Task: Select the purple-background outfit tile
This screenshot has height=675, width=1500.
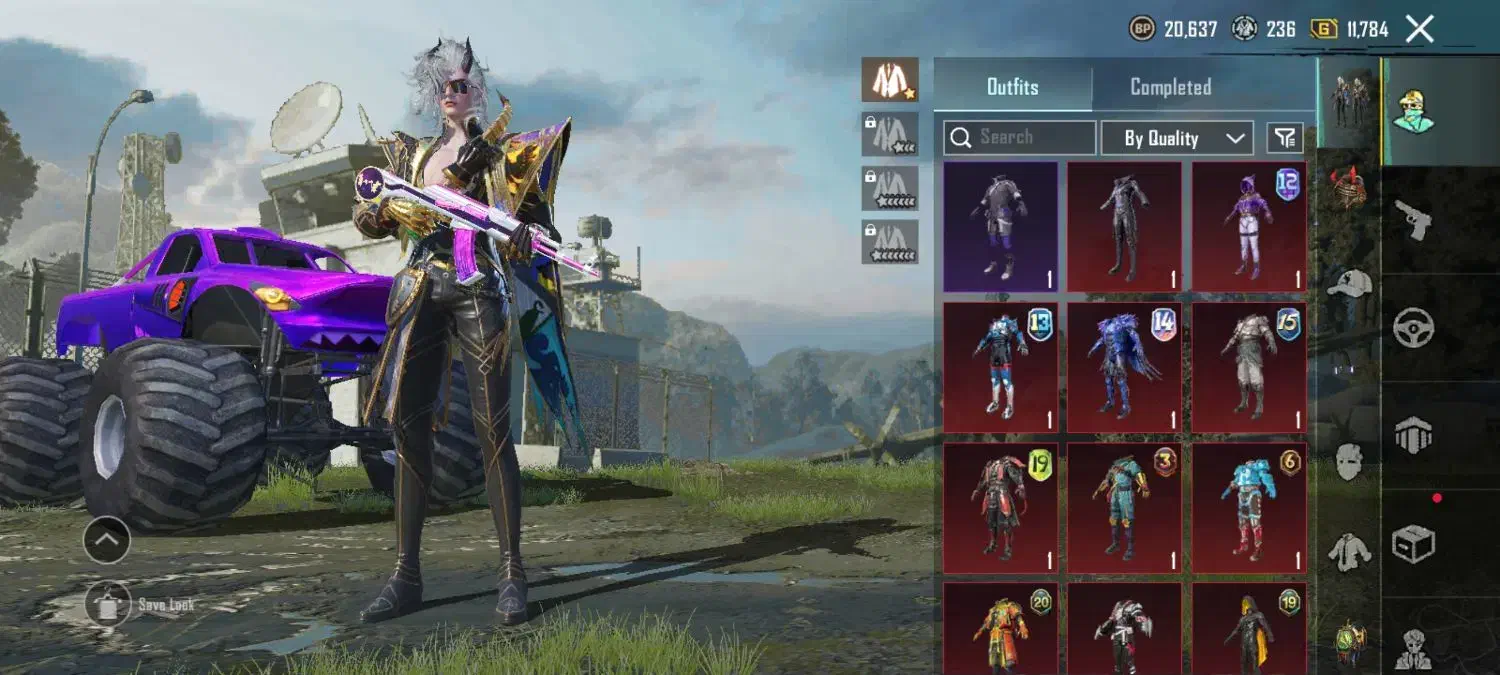Action: [x=1000, y=227]
